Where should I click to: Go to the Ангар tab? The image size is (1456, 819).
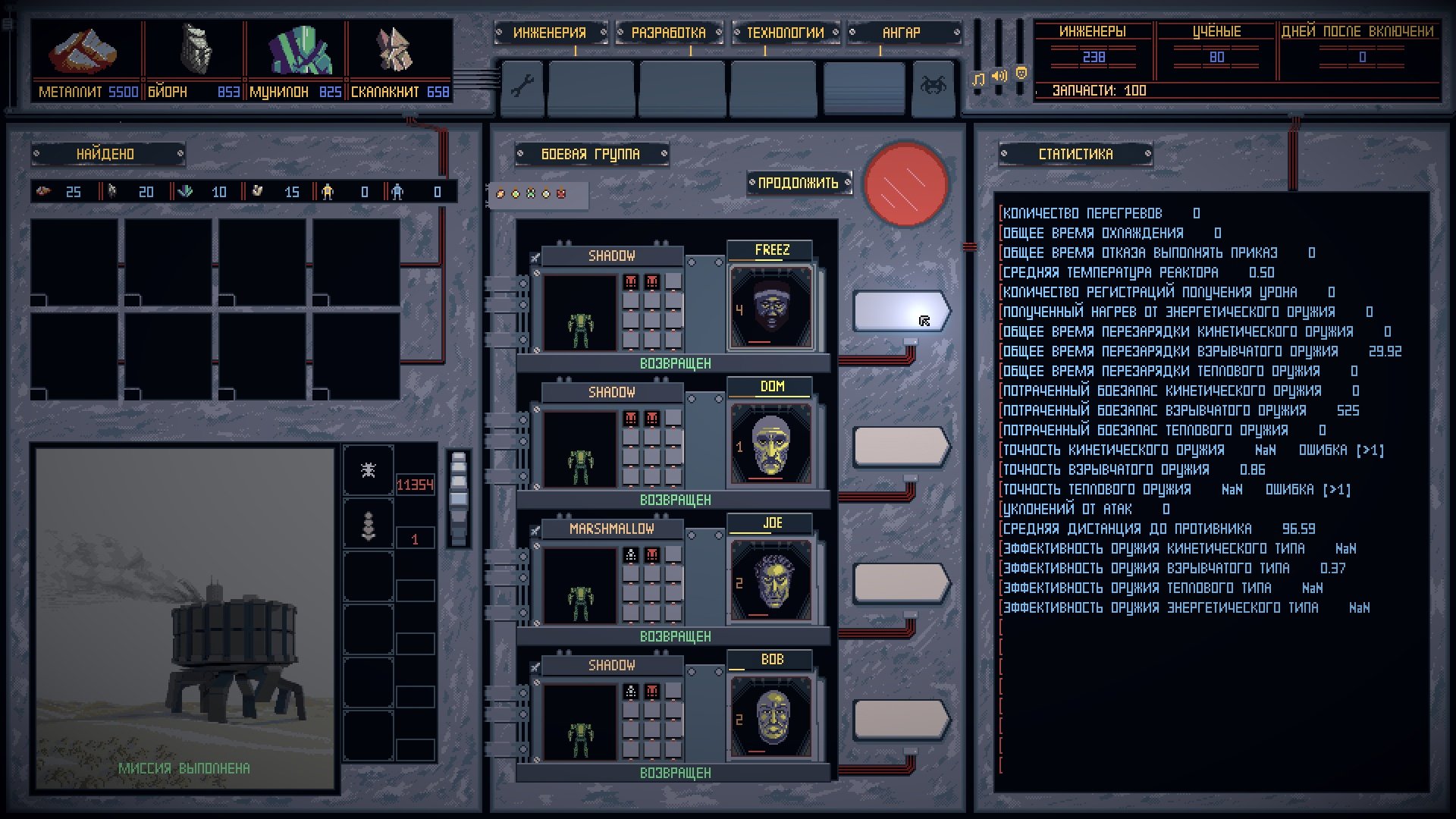tap(901, 33)
